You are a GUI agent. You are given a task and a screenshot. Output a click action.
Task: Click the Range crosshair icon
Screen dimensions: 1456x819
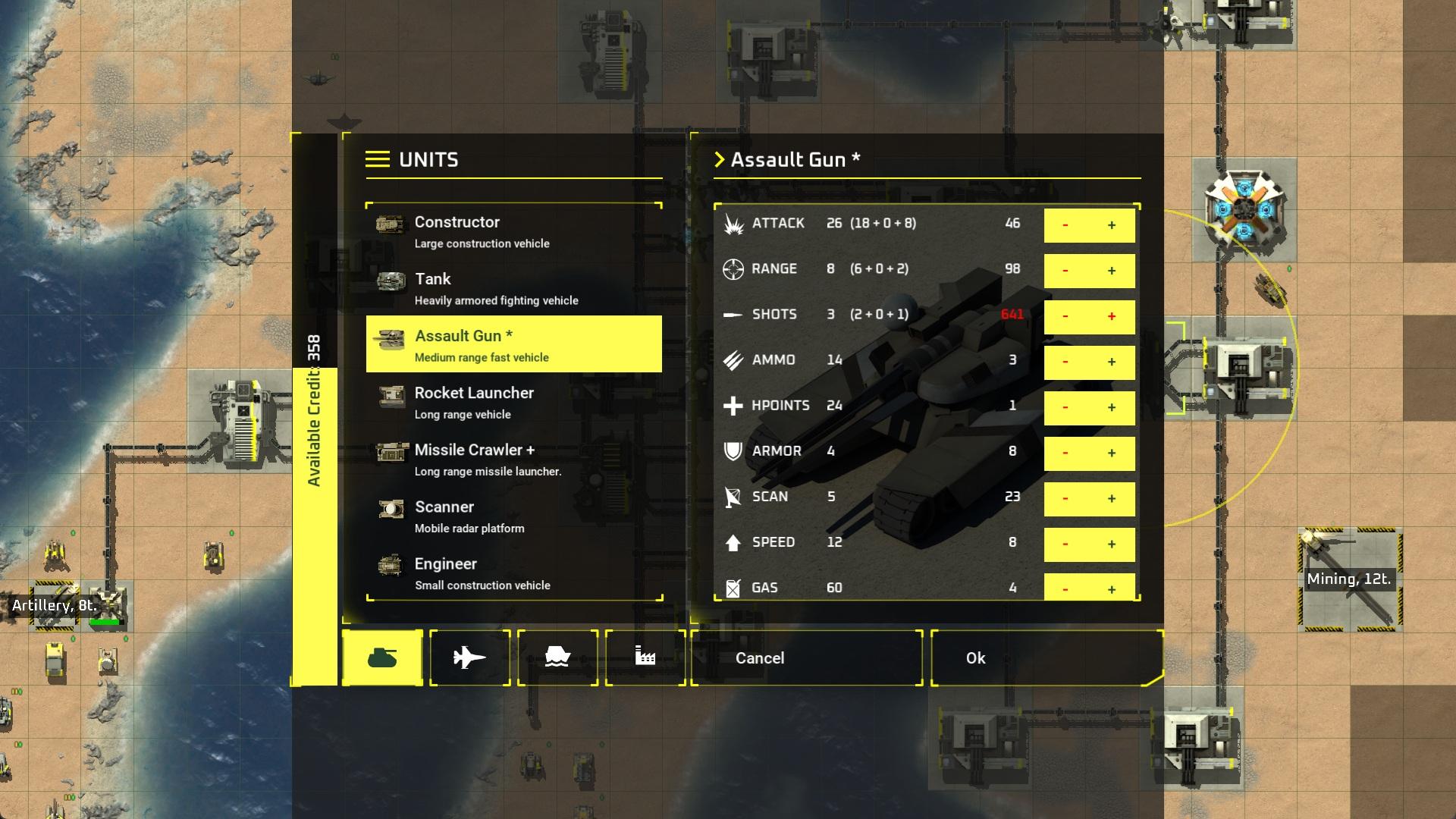click(x=733, y=269)
